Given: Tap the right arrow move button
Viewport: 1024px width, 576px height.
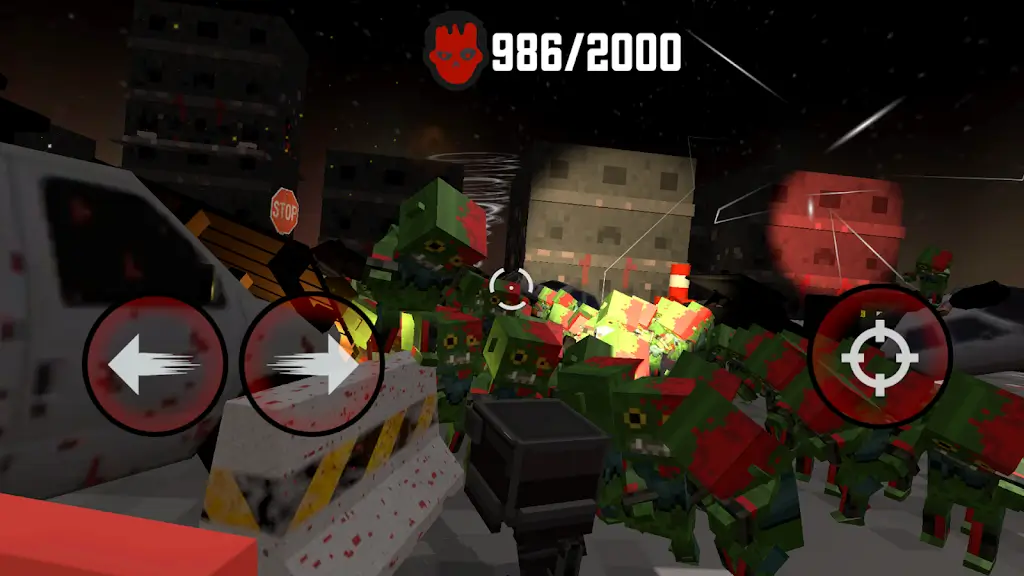Looking at the screenshot, I should click(312, 366).
